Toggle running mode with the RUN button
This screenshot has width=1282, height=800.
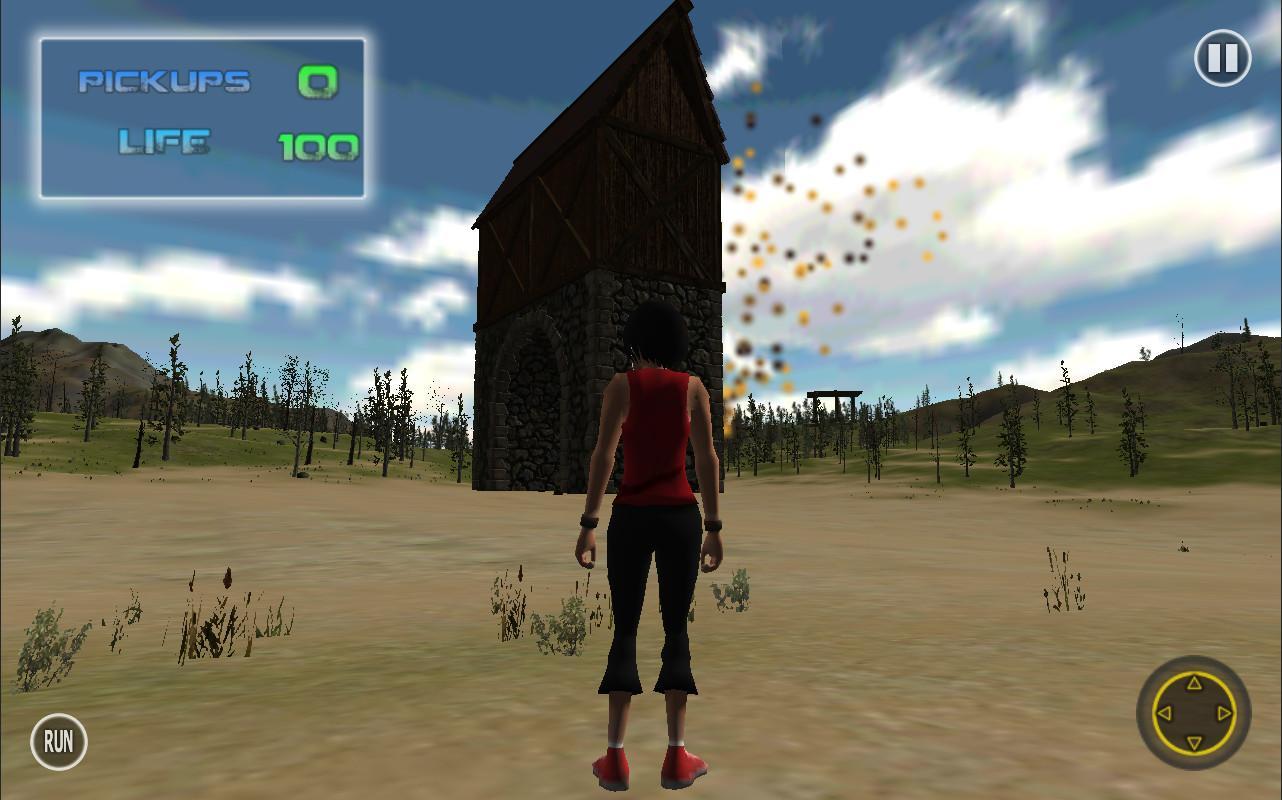tap(58, 742)
